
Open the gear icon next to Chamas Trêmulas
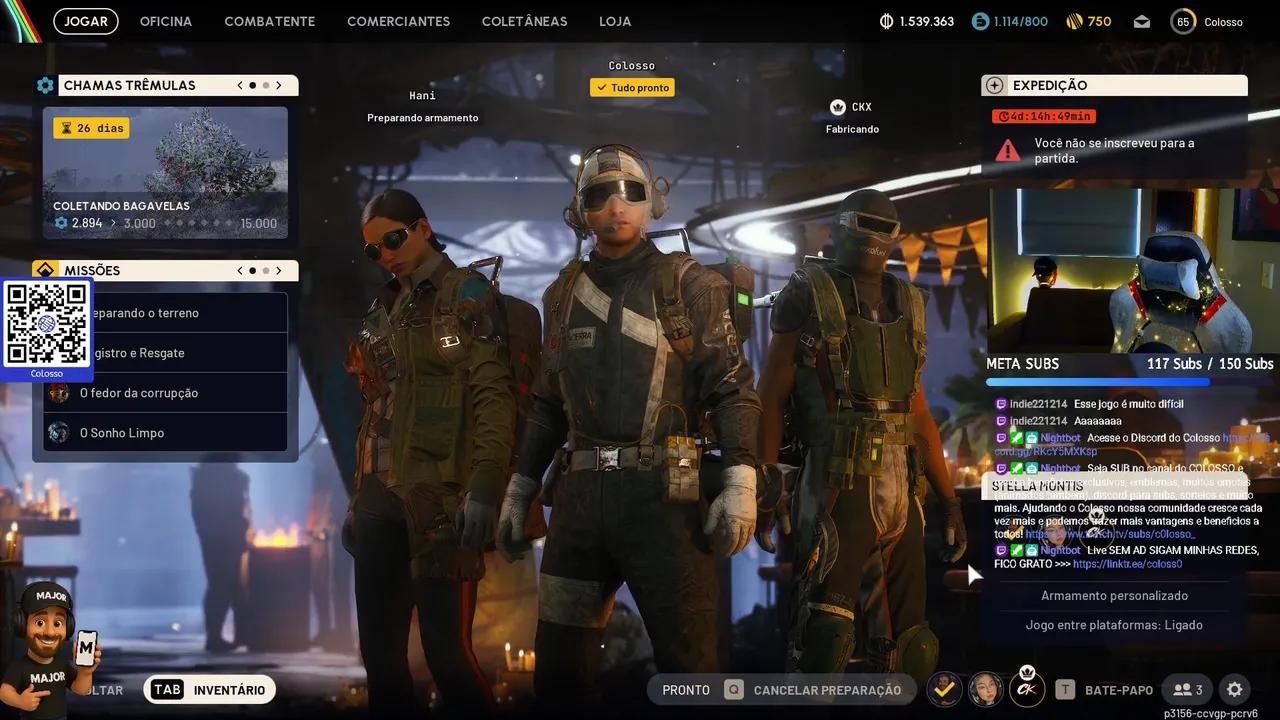click(45, 85)
